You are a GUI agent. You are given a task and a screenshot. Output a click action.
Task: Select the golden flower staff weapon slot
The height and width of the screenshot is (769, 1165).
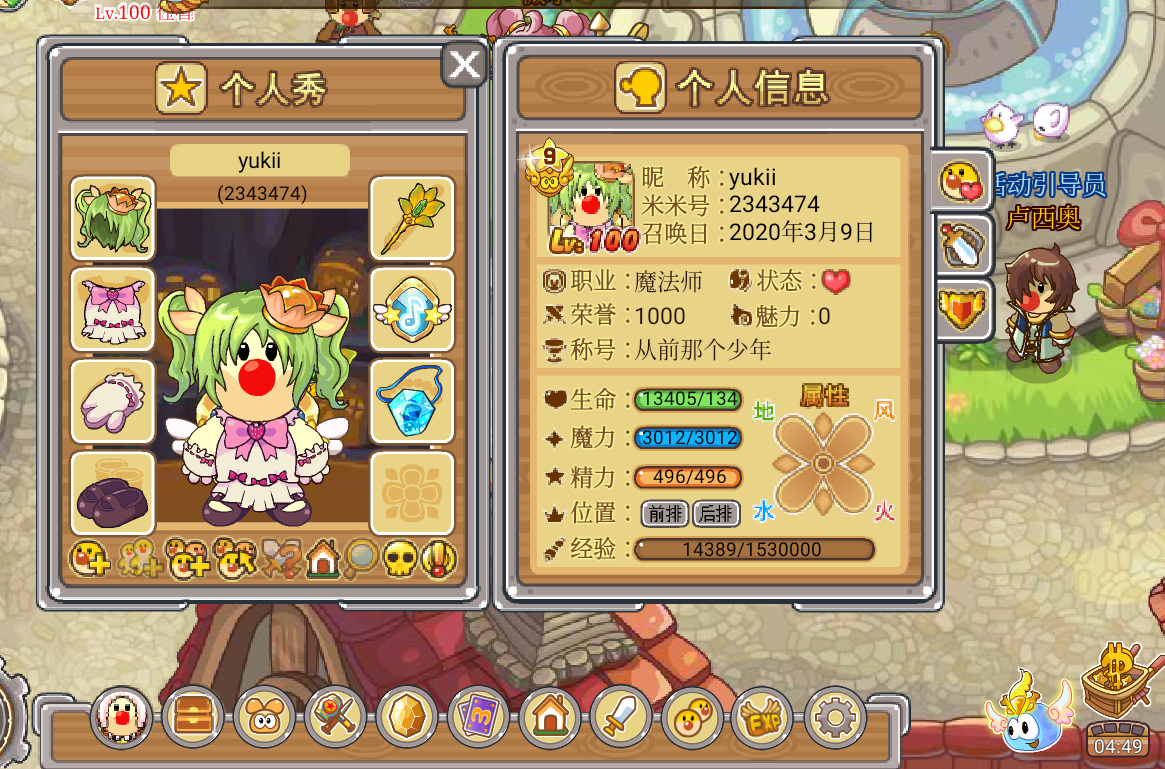click(x=412, y=218)
